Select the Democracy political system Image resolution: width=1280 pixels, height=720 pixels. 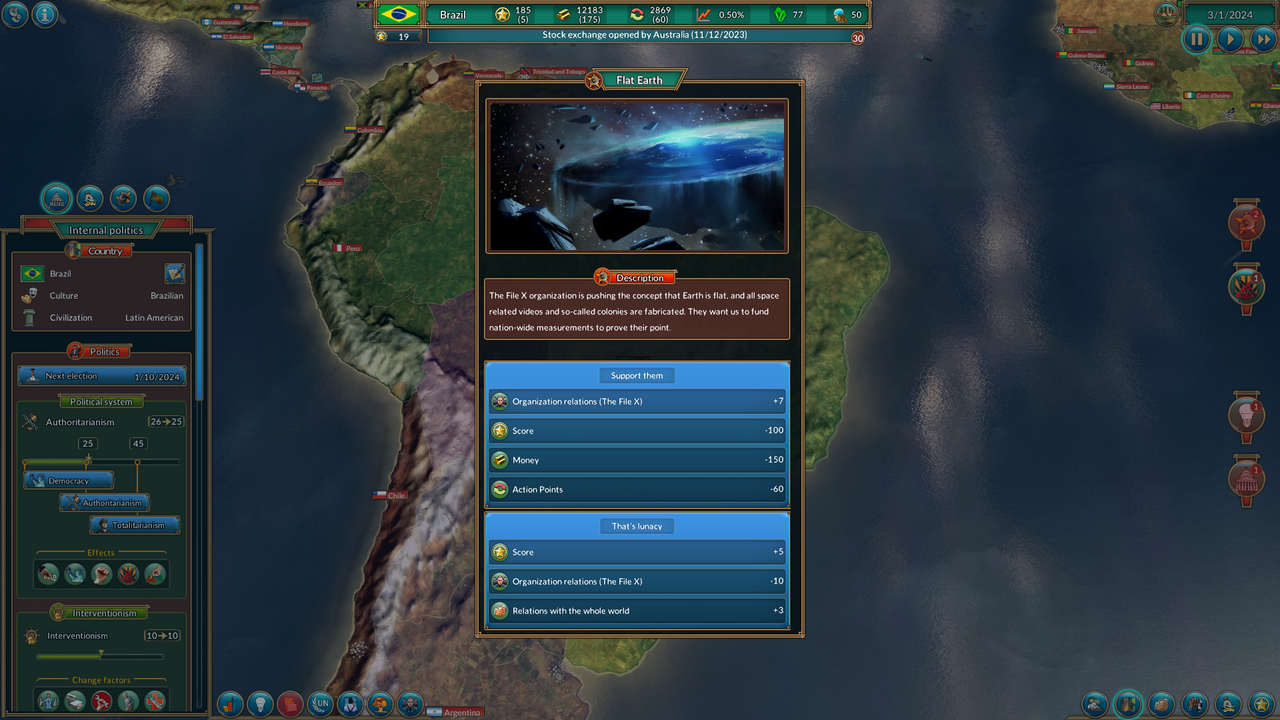[67, 480]
